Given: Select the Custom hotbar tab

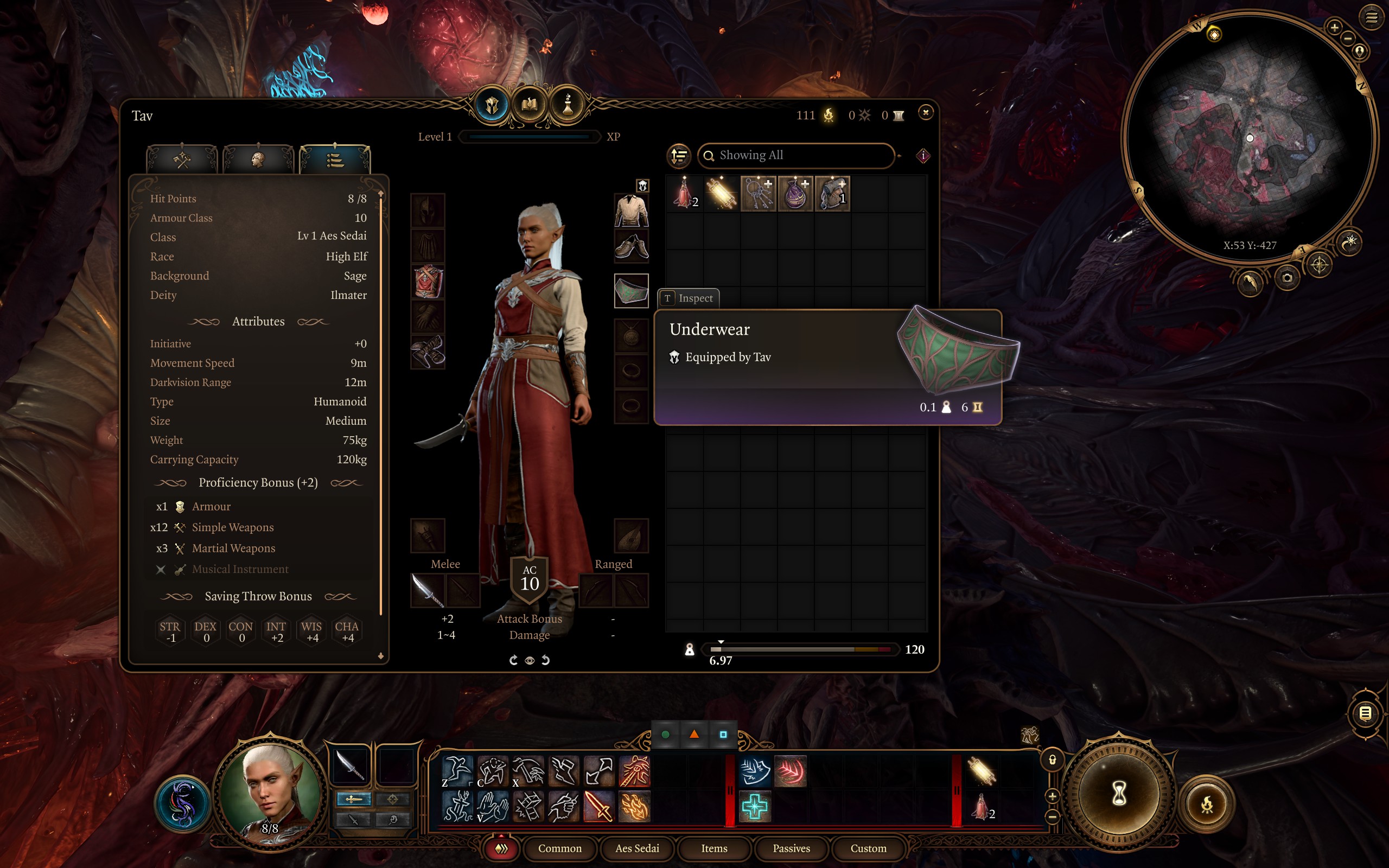Looking at the screenshot, I should (x=868, y=848).
